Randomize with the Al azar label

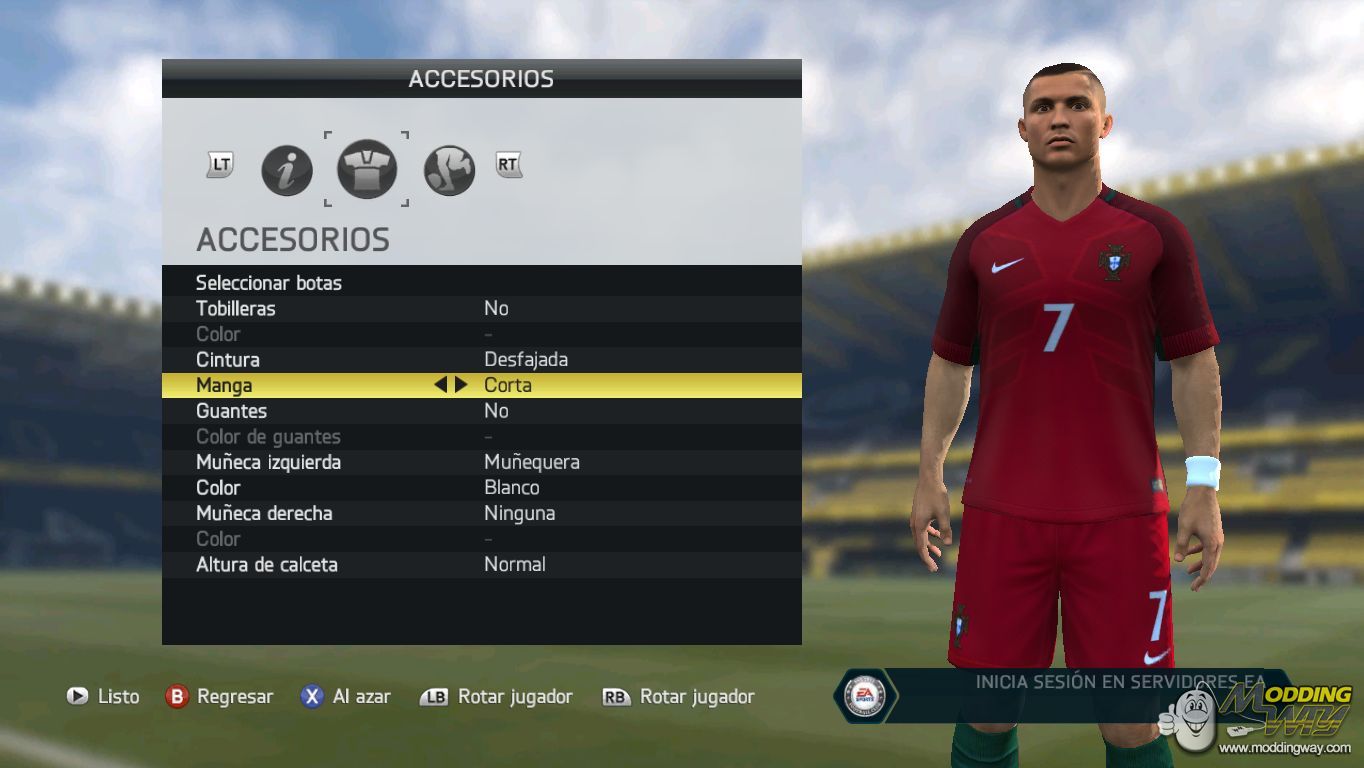coord(361,697)
